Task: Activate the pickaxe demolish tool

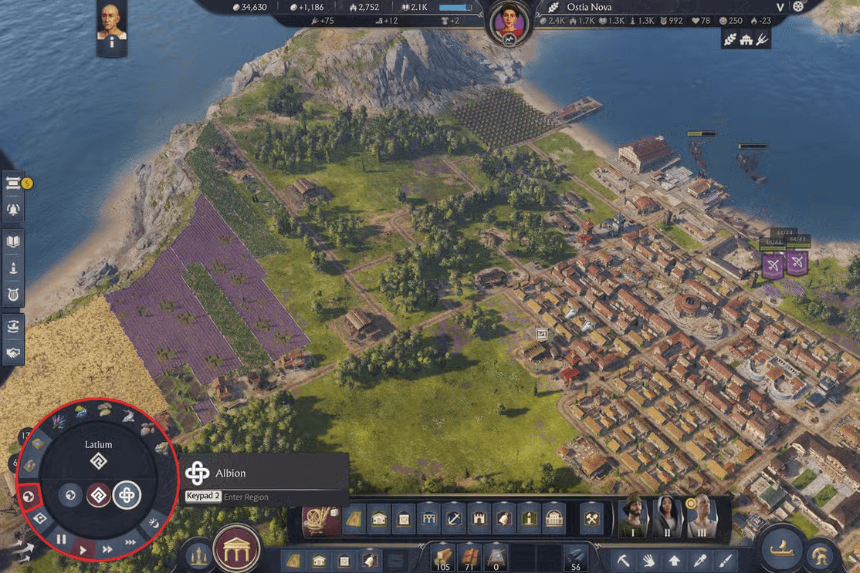Action: pyautogui.click(x=622, y=561)
